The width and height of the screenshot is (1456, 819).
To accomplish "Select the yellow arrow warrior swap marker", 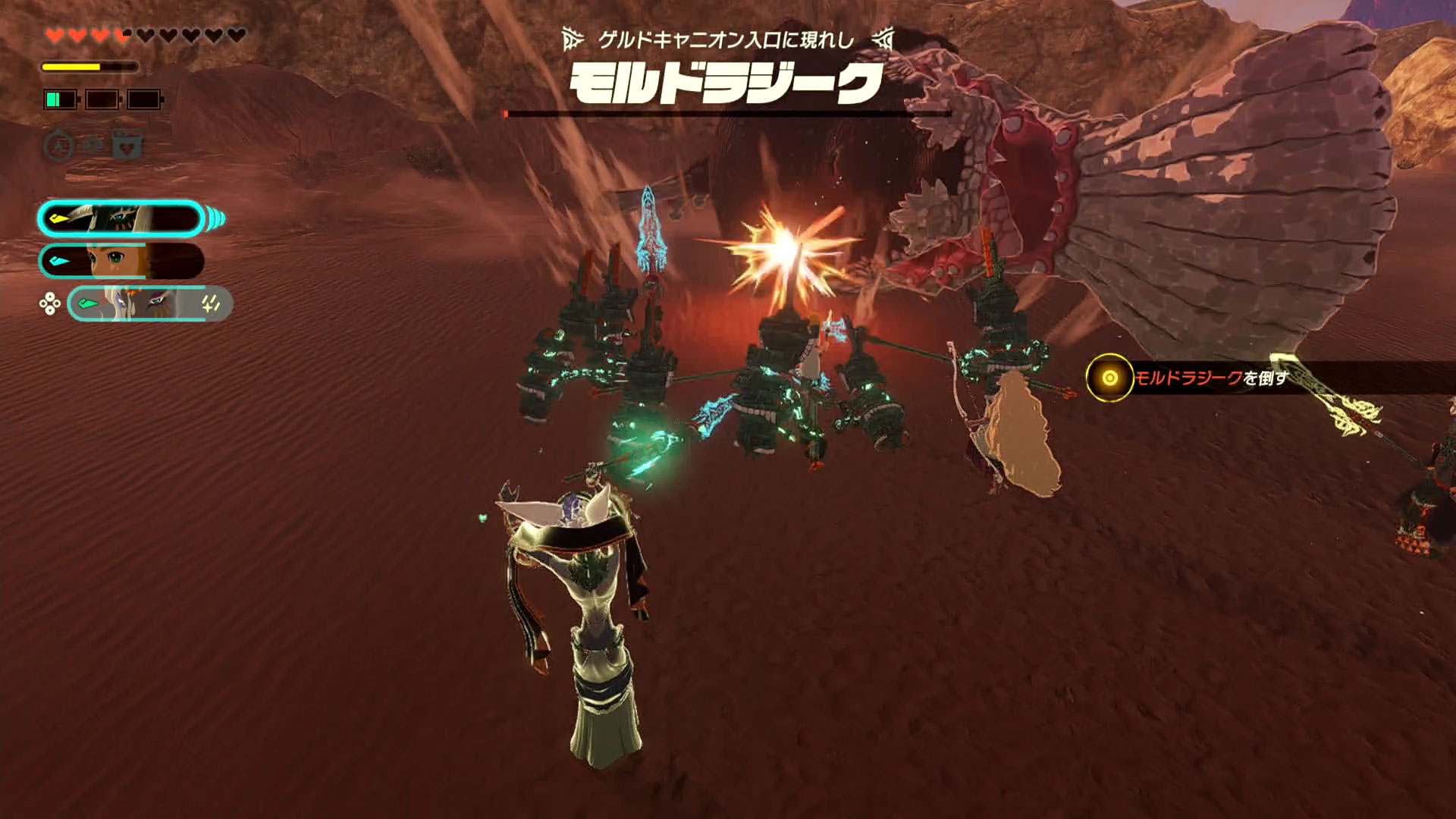I will (x=58, y=218).
